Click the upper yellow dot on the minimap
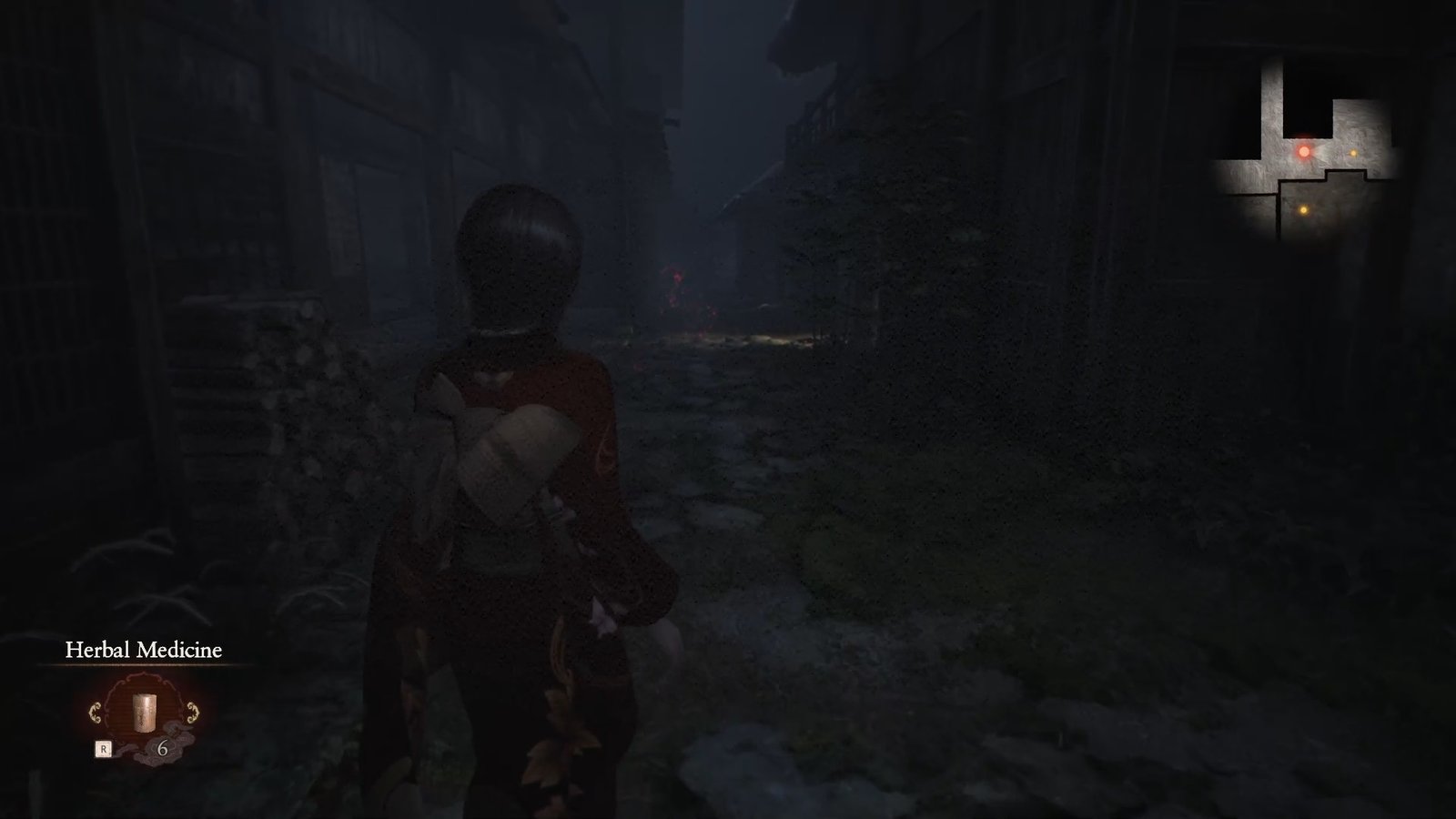Image resolution: width=1456 pixels, height=819 pixels. pos(1353,153)
